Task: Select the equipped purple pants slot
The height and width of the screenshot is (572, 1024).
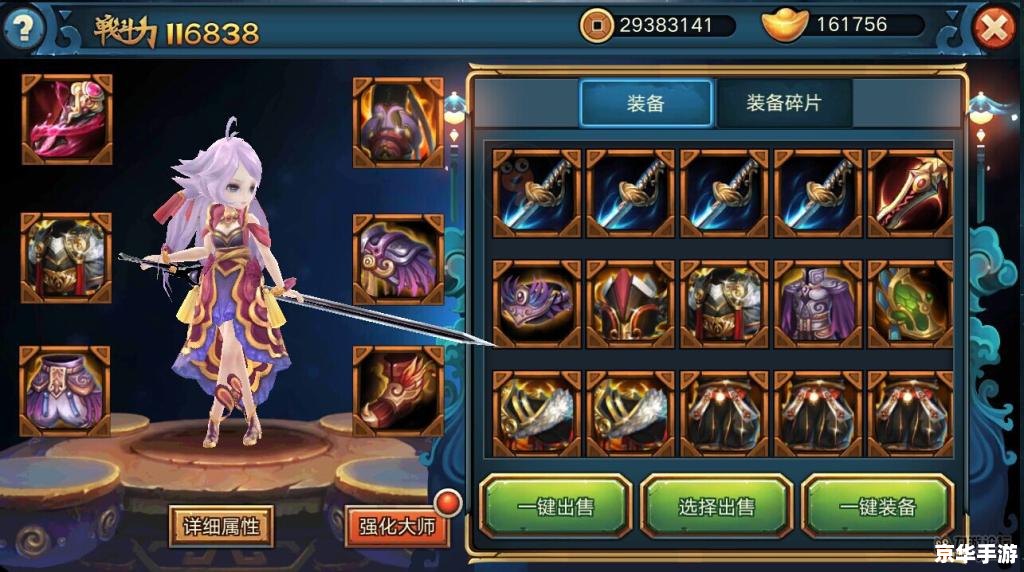Action: 66,391
